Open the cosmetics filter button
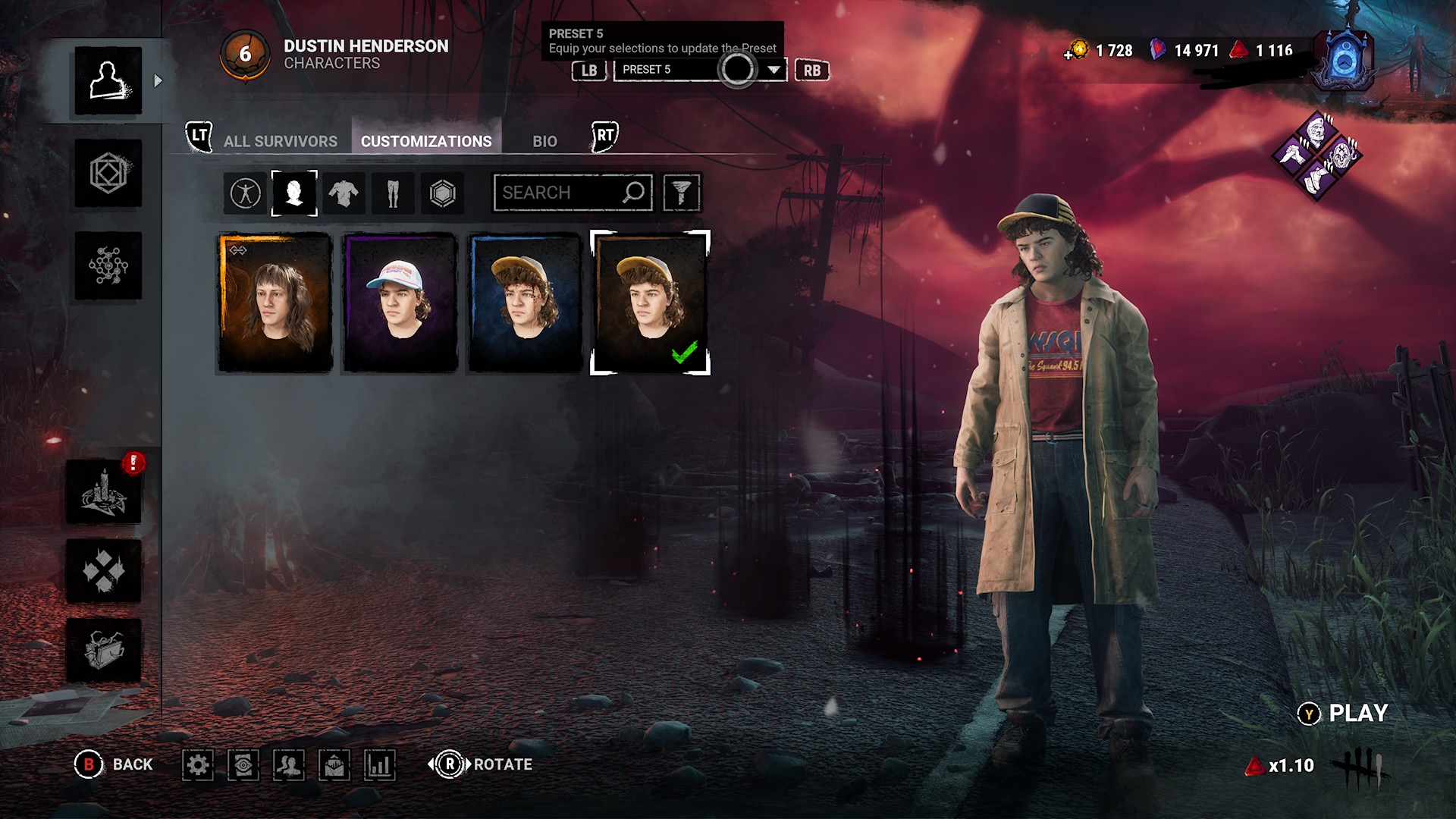 (681, 193)
